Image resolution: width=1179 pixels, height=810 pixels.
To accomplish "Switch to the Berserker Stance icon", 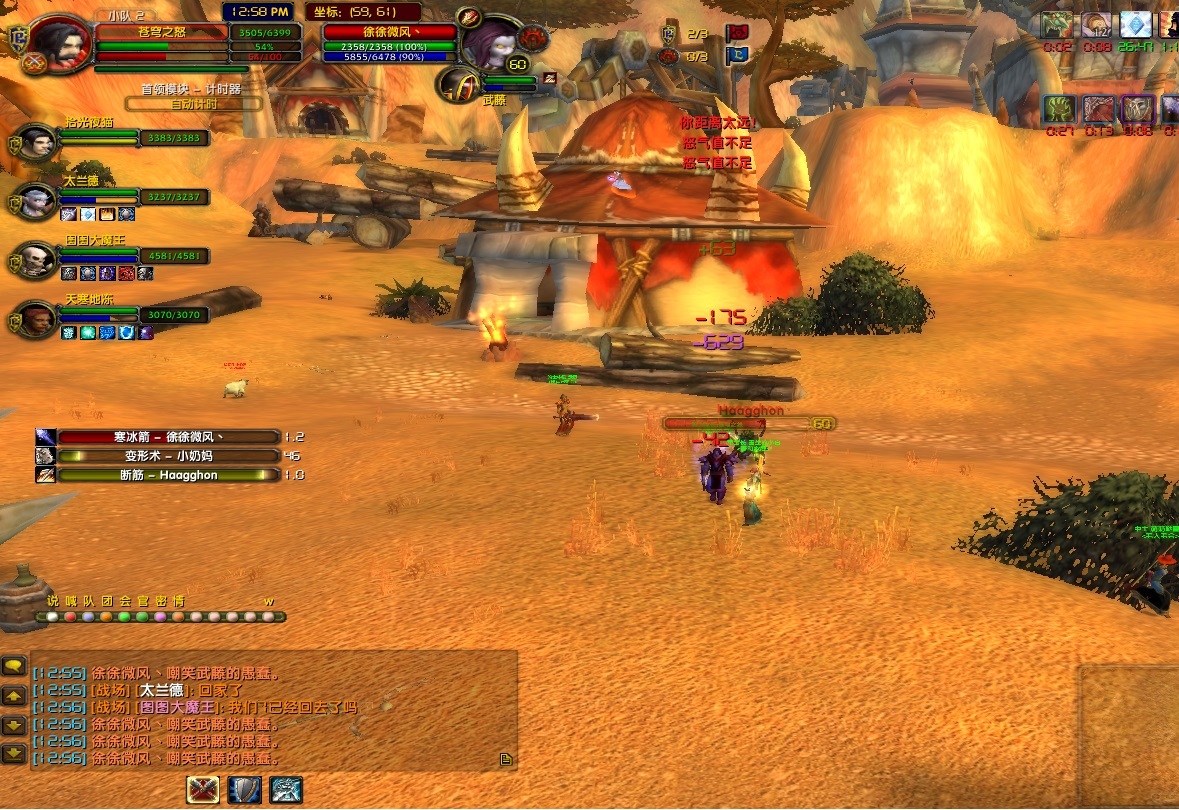I will click(286, 790).
